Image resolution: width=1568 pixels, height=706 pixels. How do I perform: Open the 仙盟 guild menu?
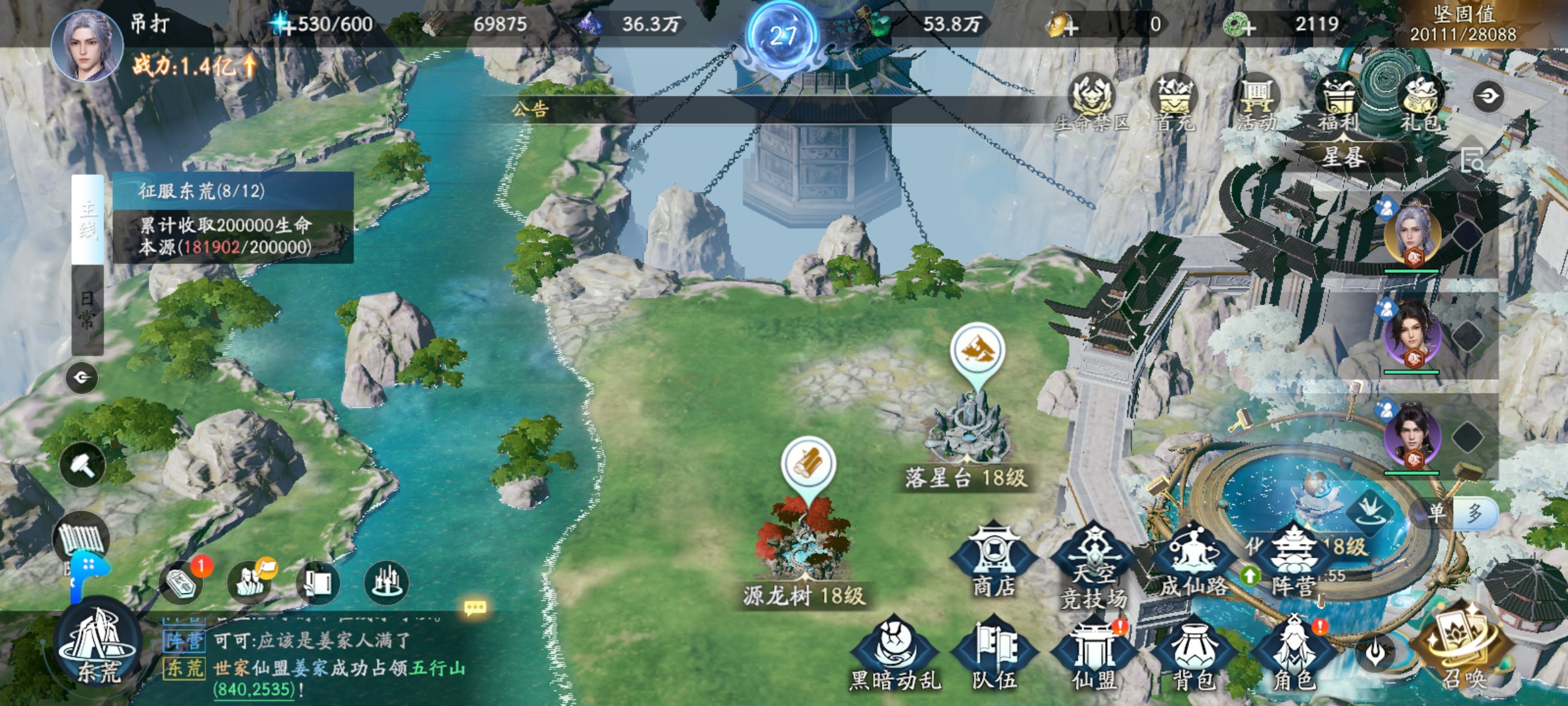(x=1094, y=654)
